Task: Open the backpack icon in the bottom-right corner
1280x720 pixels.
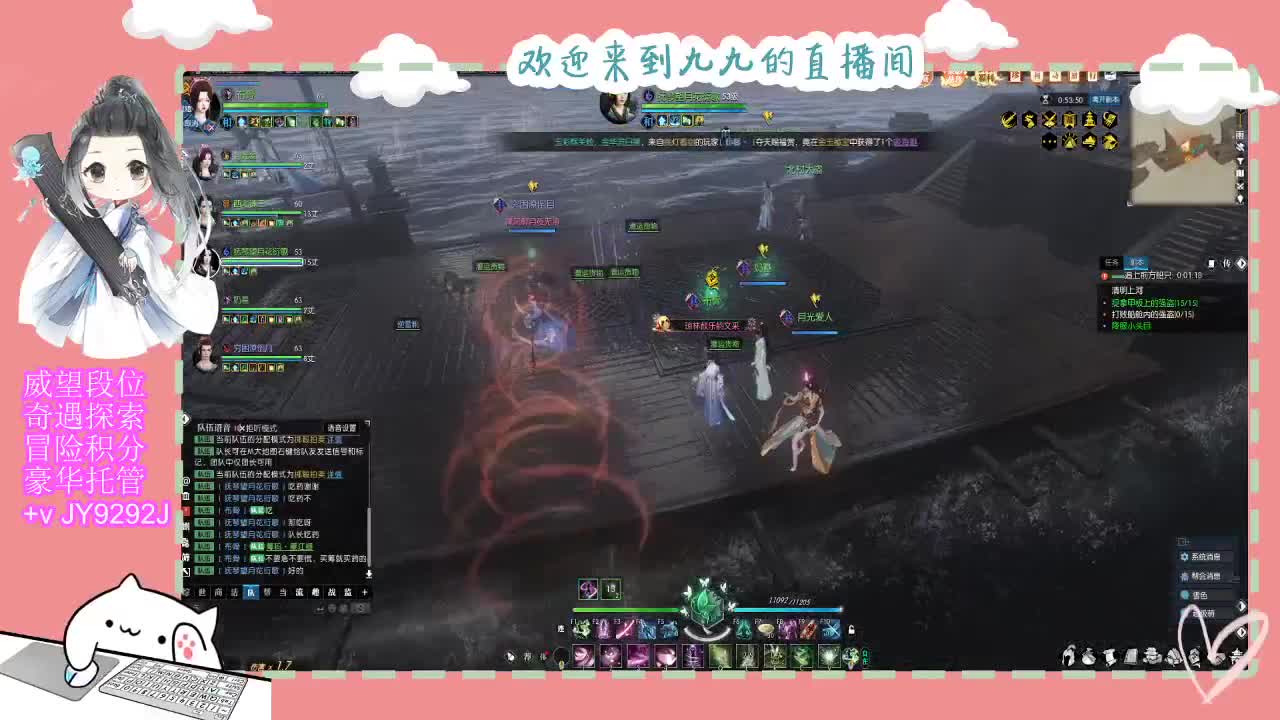Action: (x=1088, y=656)
